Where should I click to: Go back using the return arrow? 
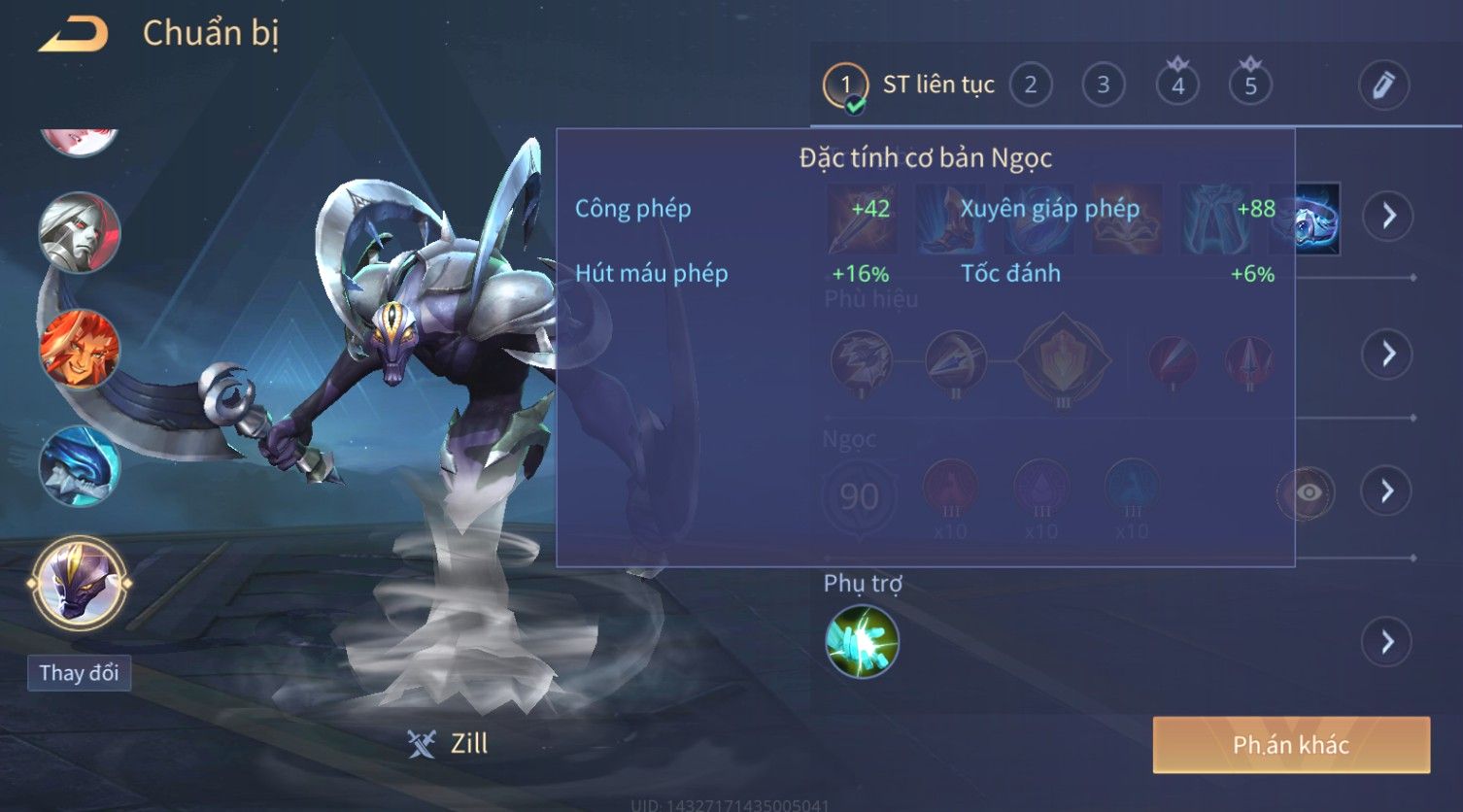point(74,35)
